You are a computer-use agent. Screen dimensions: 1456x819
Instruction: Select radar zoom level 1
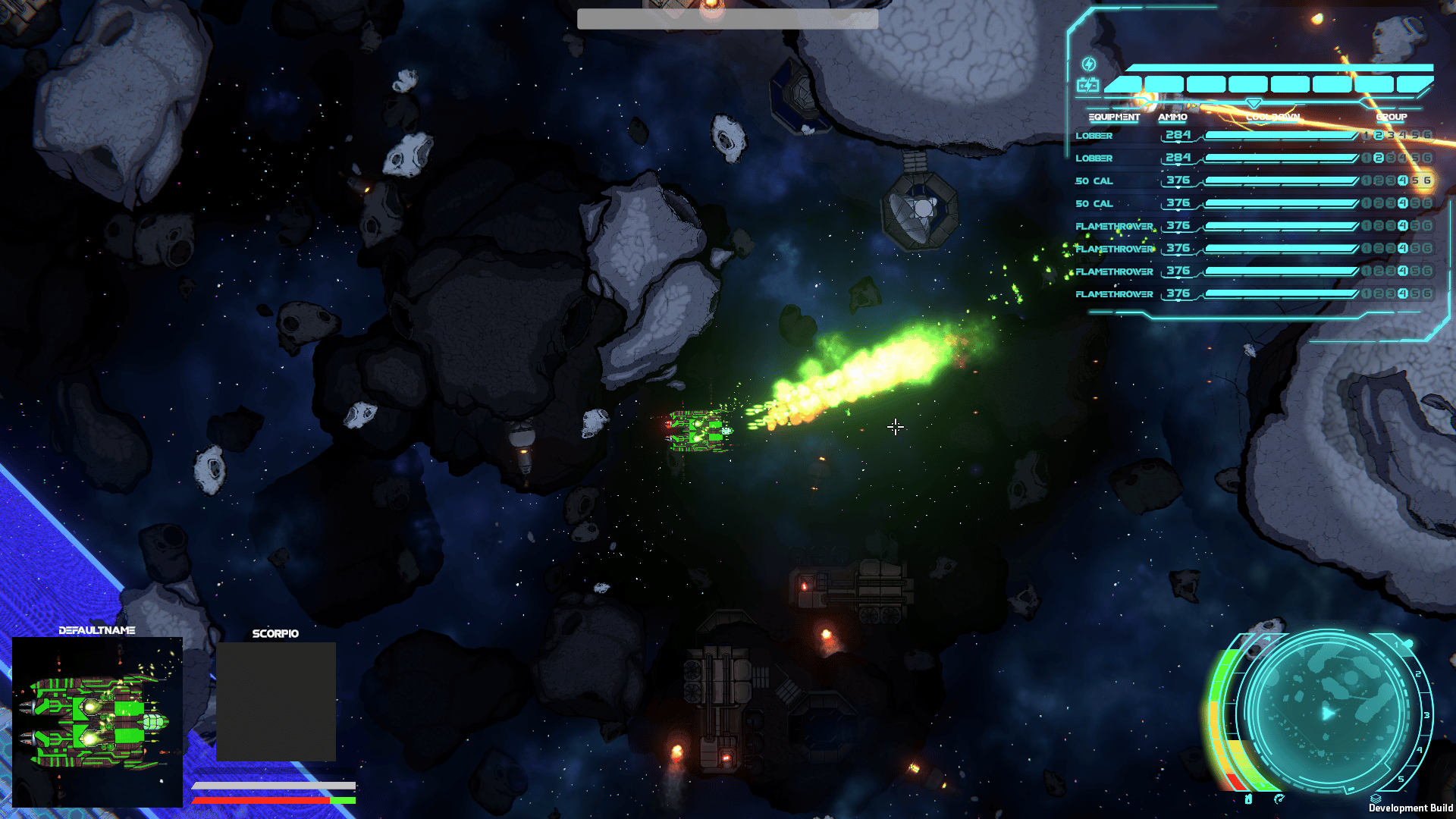1396,646
